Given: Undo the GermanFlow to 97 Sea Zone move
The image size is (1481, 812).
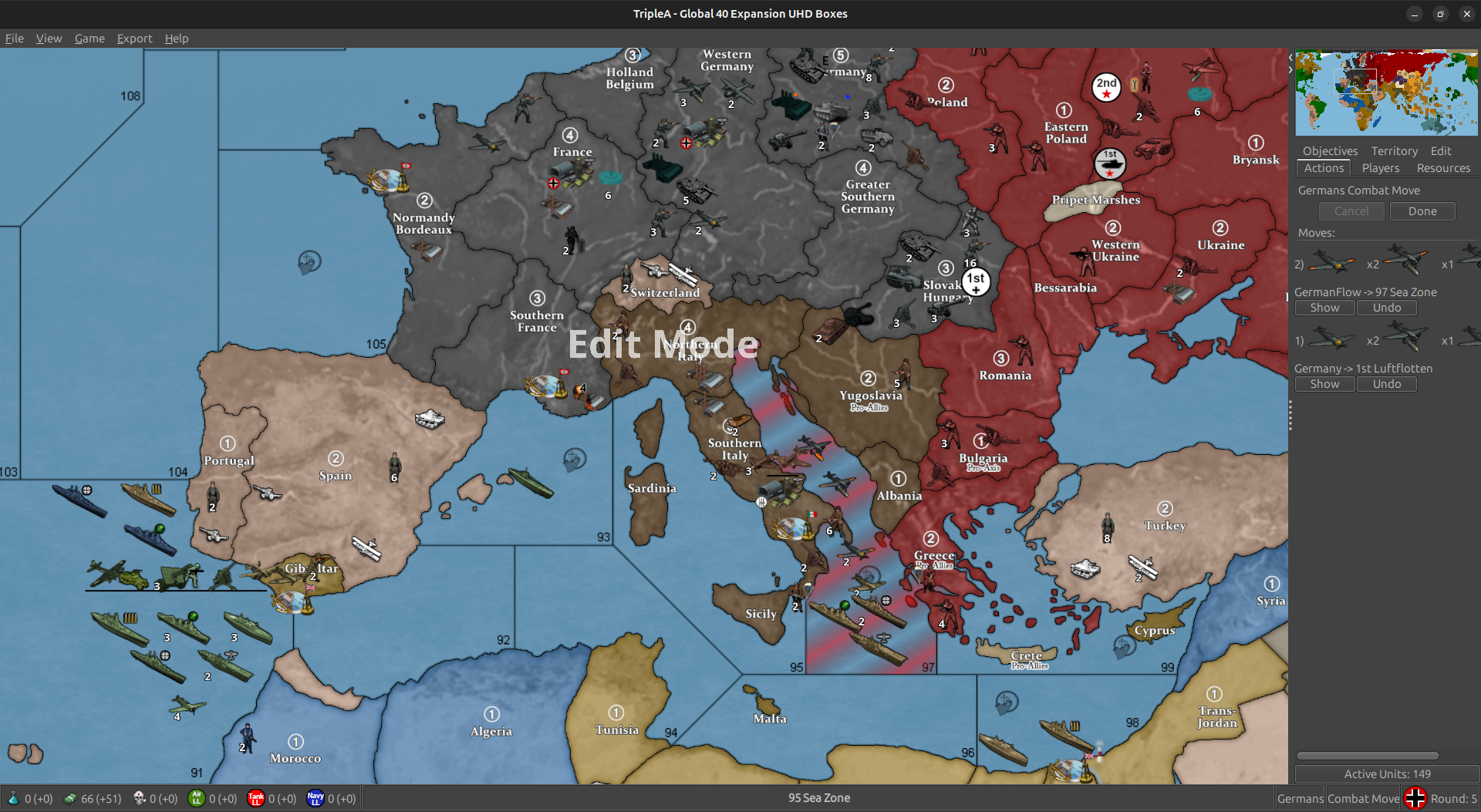Looking at the screenshot, I should (x=1386, y=308).
